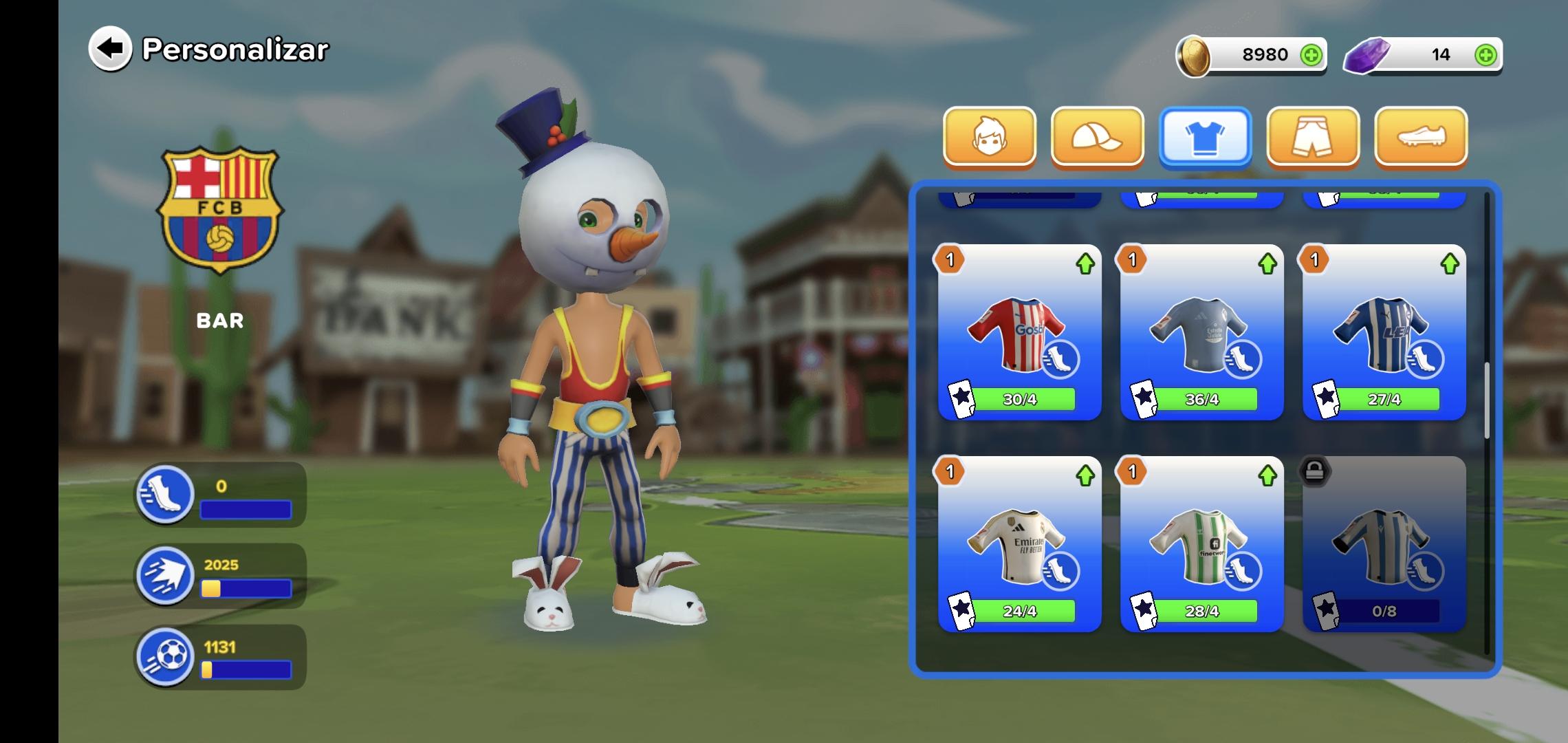
Task: Choose the red and white striped jersey
Action: coord(1019,332)
